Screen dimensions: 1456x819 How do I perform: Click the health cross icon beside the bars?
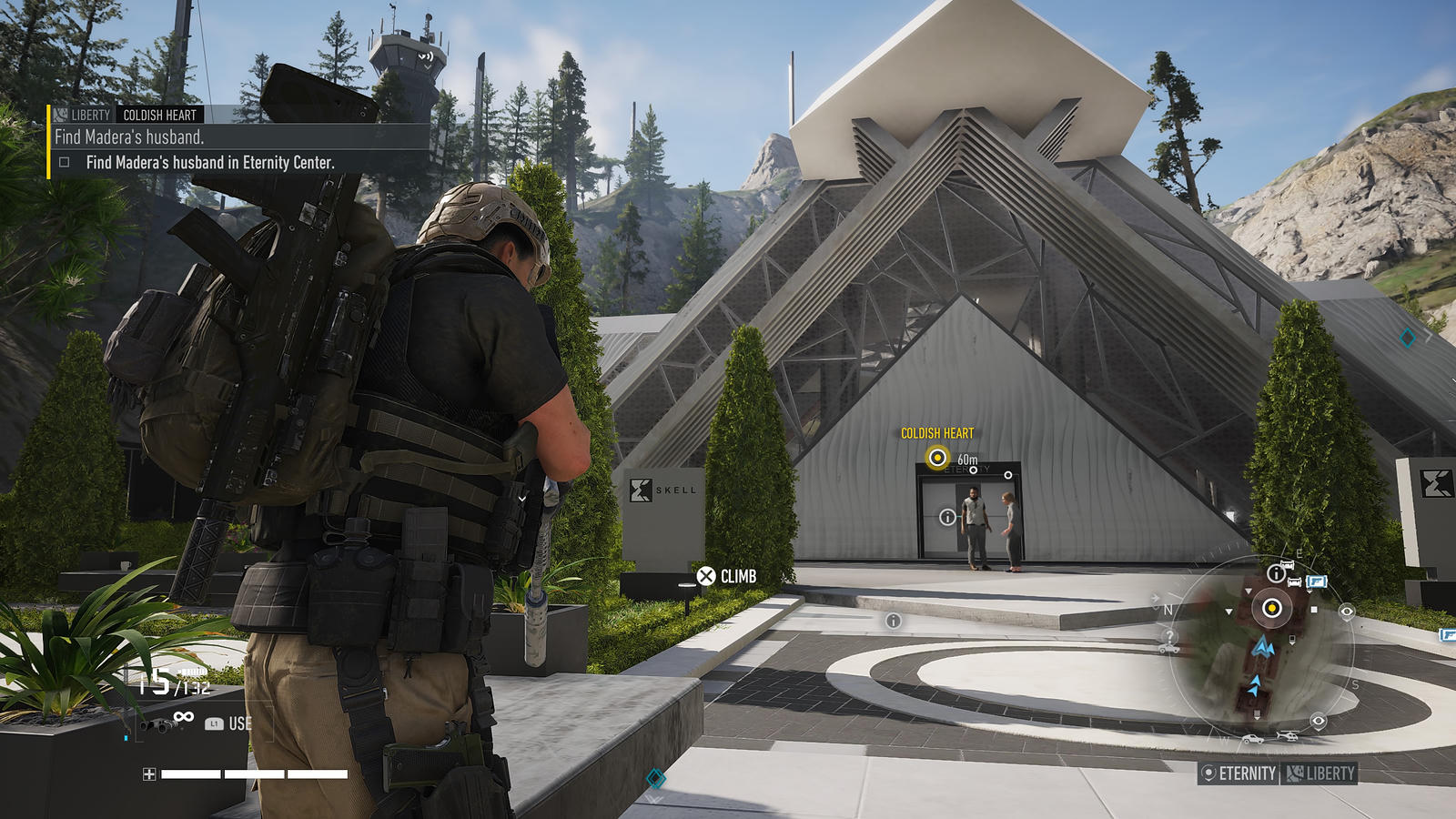pyautogui.click(x=149, y=774)
